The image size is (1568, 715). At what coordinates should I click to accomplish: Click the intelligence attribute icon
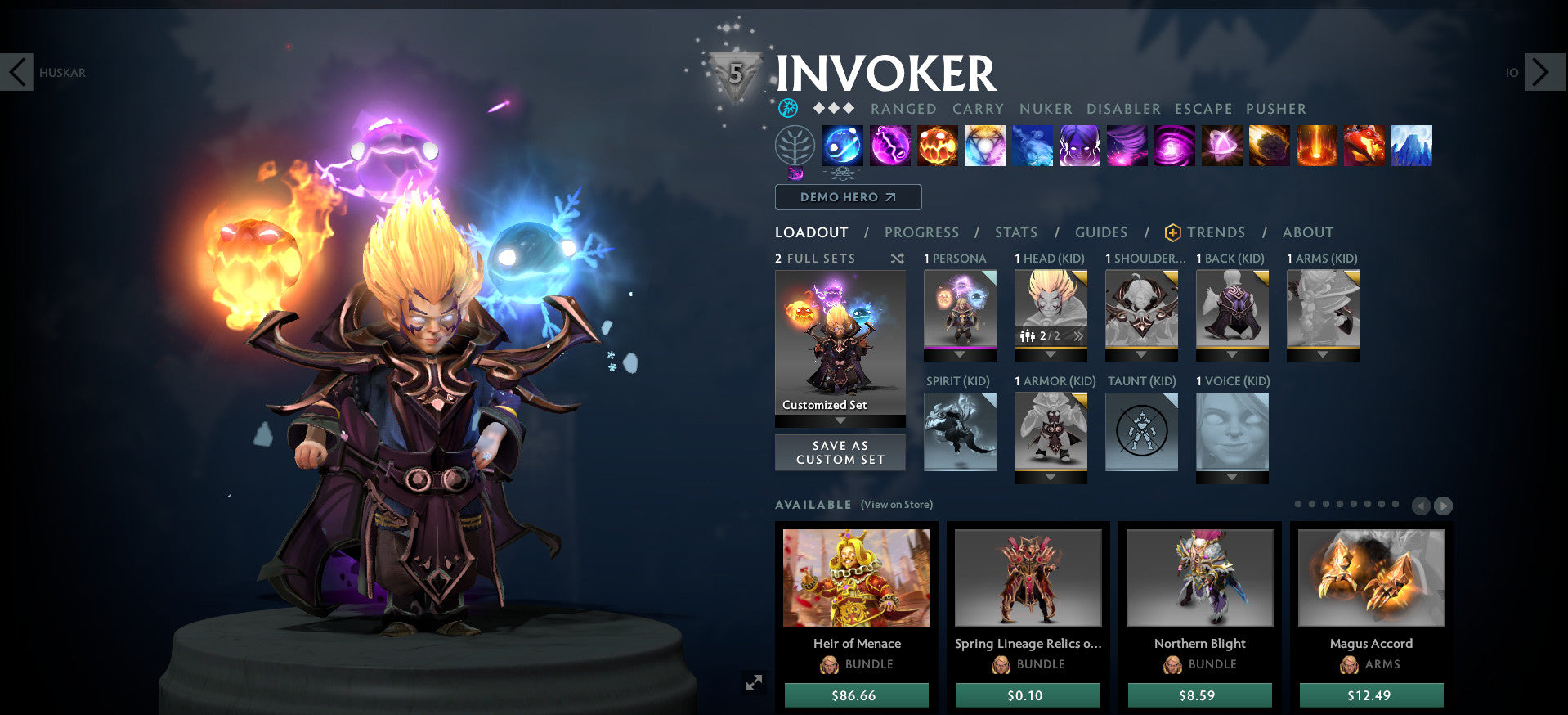tap(787, 107)
